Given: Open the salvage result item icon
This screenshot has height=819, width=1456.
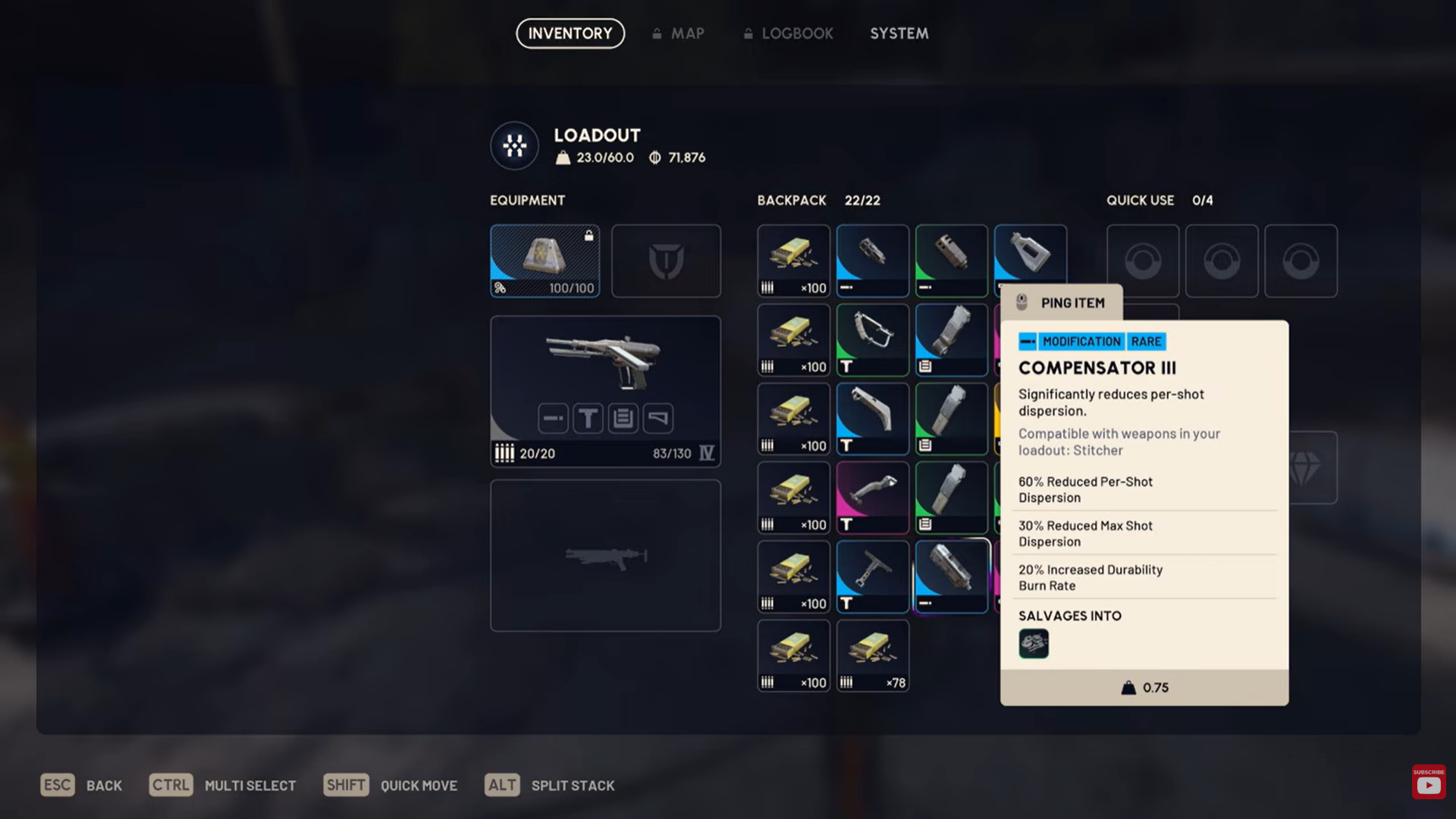Looking at the screenshot, I should pyautogui.click(x=1033, y=643).
